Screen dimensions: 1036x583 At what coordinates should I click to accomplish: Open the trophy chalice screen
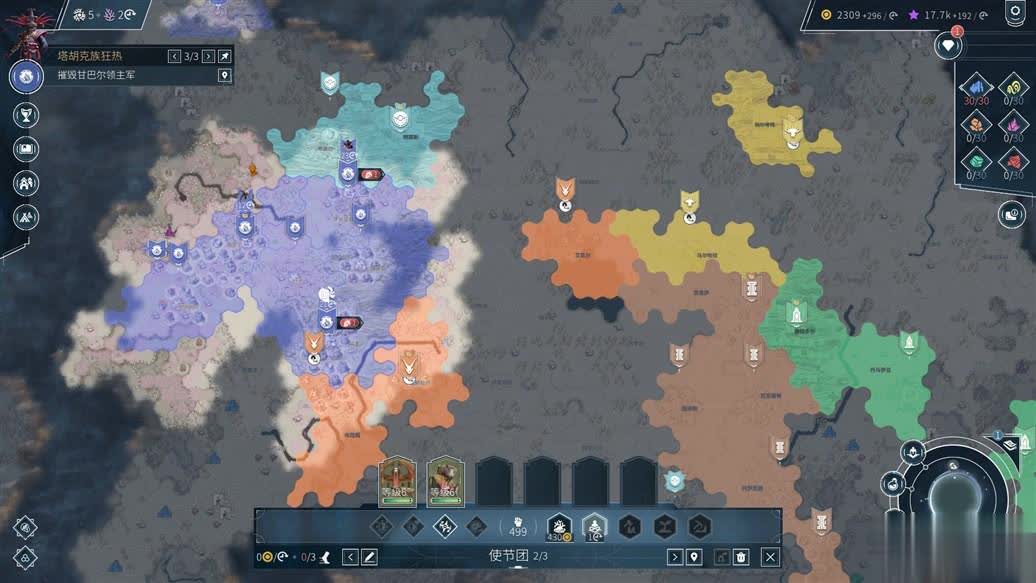tap(26, 115)
